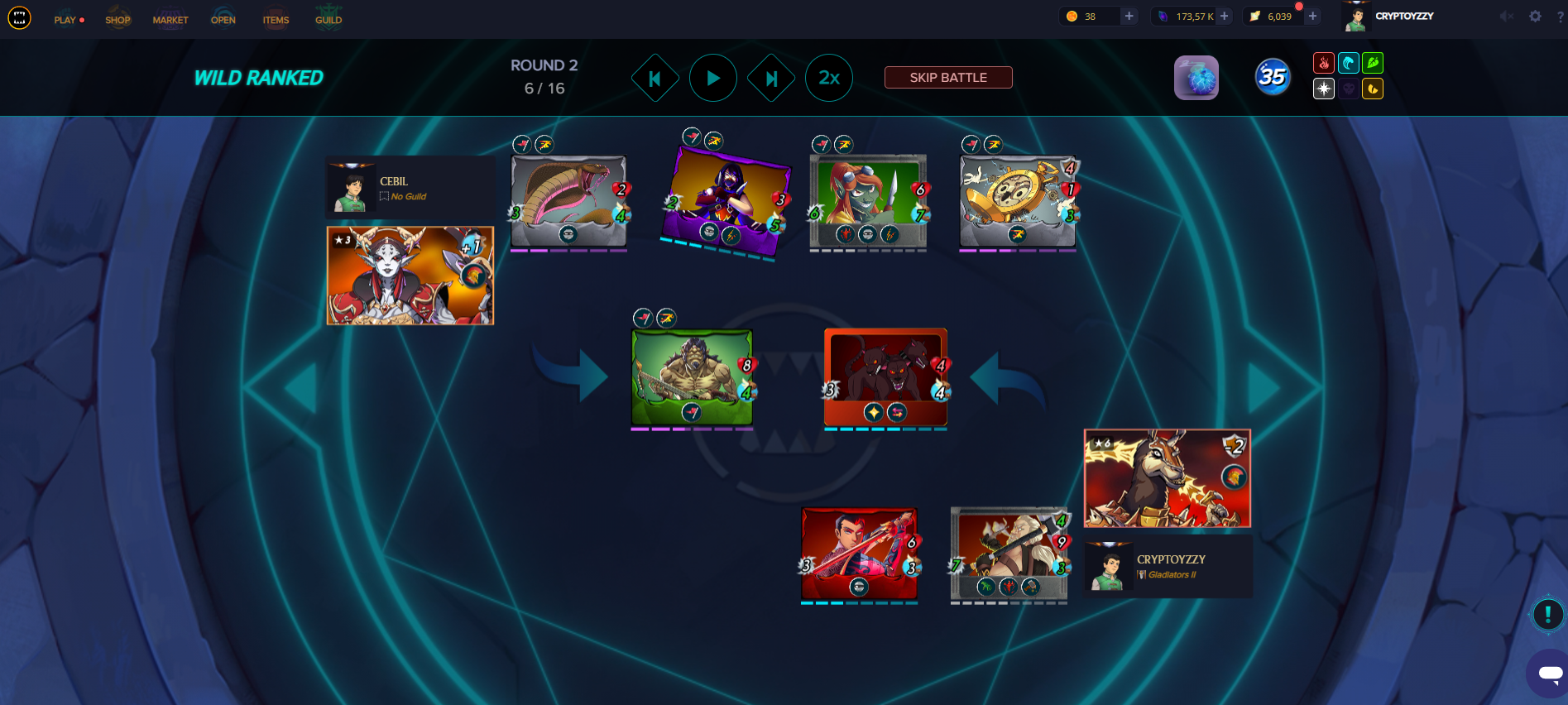Viewport: 1568px width, 705px height.
Task: Toggle 2x playback speed
Action: coord(829,79)
